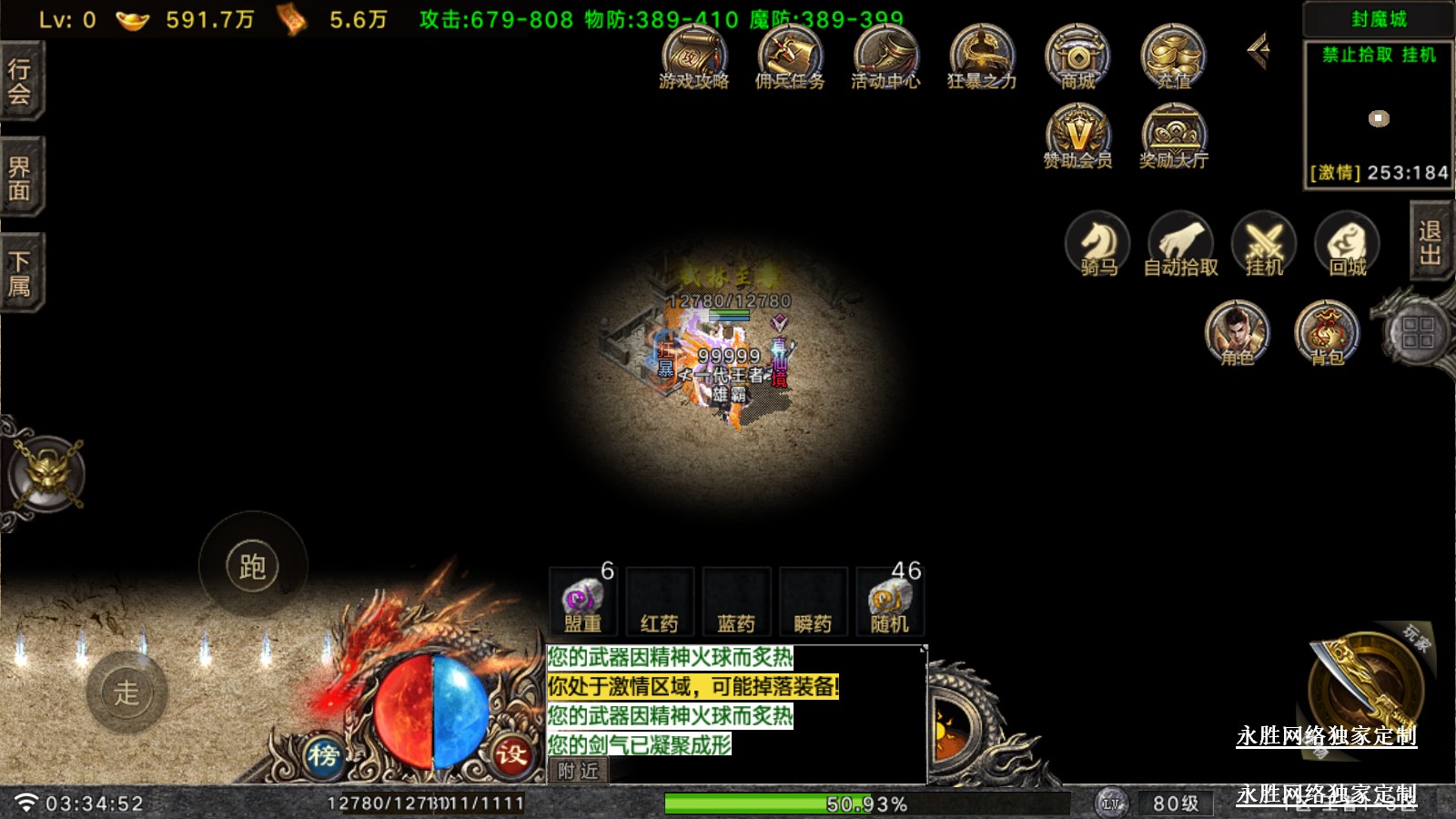
Task: Open the 充值 recharge menu
Action: [1174, 56]
